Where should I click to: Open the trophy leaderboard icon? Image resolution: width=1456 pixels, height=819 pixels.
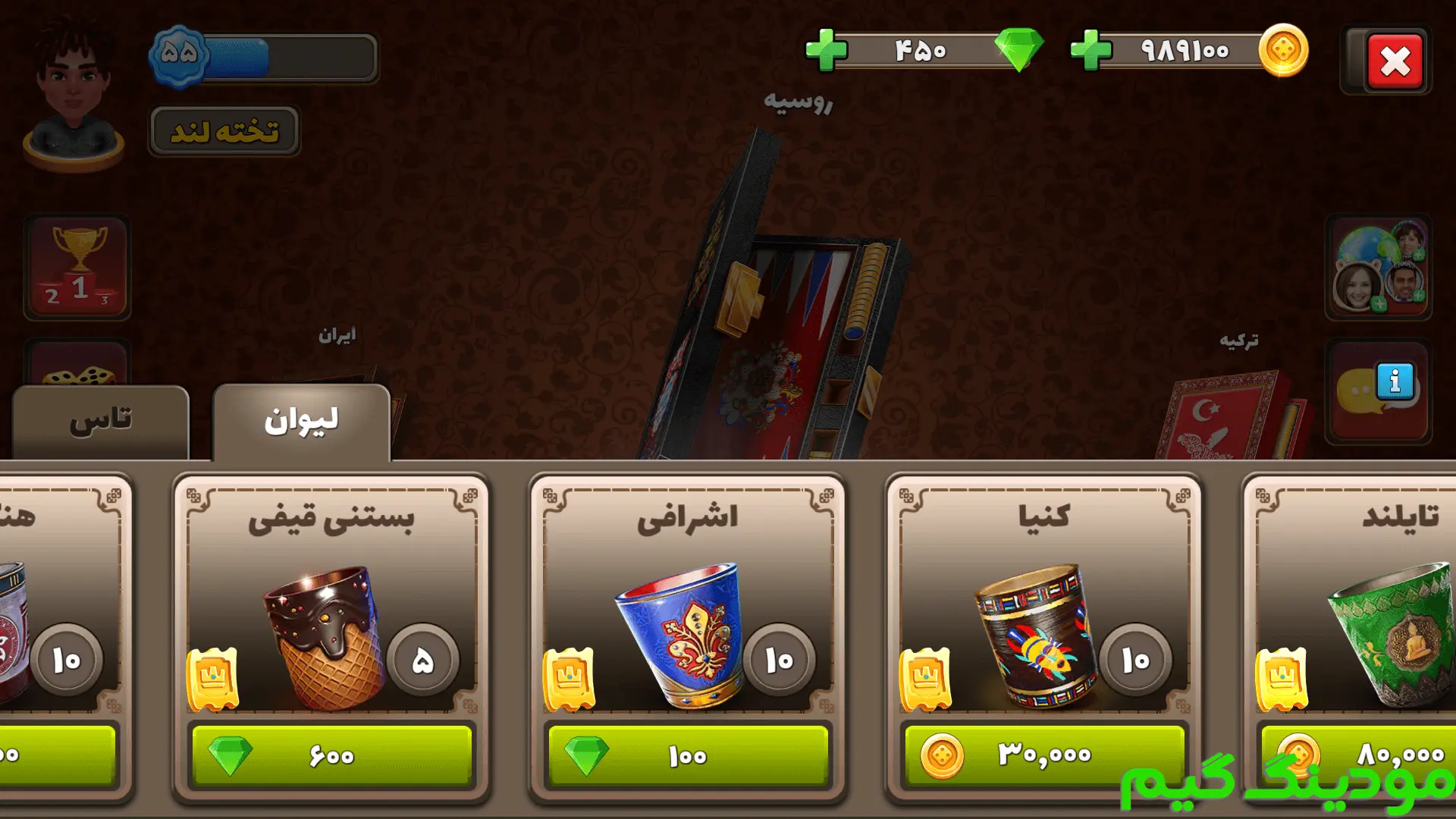click(x=77, y=267)
